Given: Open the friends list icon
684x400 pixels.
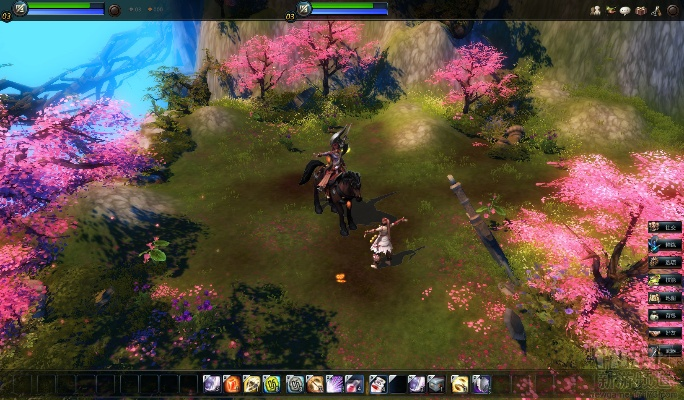Looking at the screenshot, I should click(x=596, y=10).
